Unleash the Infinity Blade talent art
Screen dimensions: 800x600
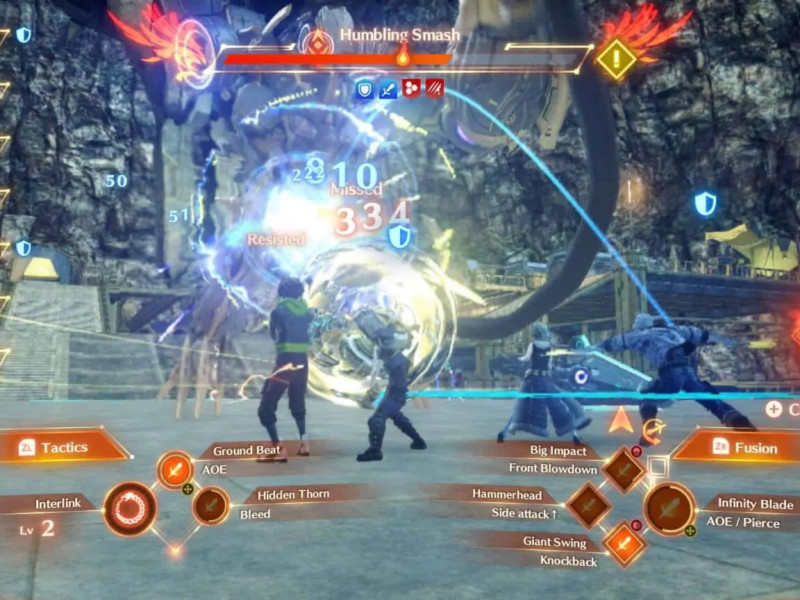pyautogui.click(x=668, y=508)
